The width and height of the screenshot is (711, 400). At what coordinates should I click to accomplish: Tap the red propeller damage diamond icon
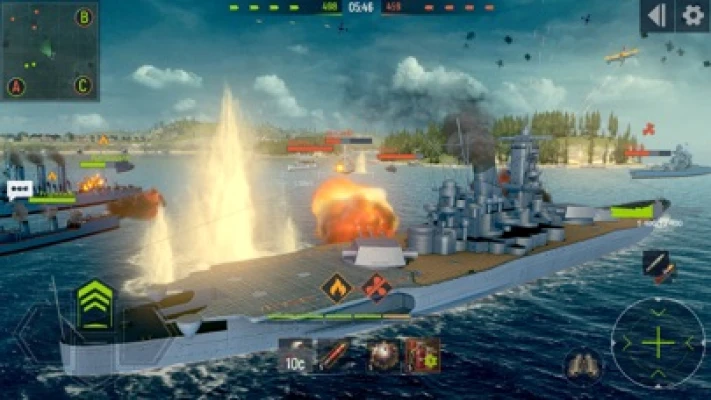pyautogui.click(x=377, y=288)
